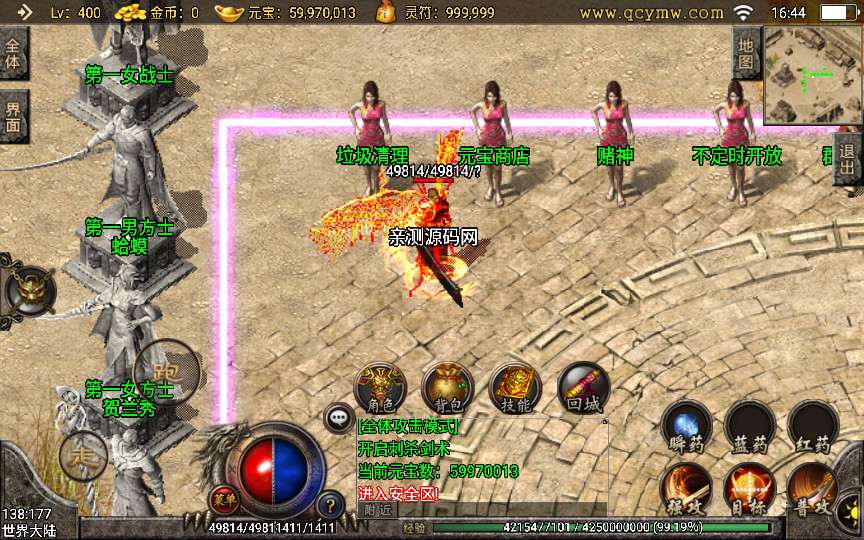The height and width of the screenshot is (540, 864).
Task: Select the 全体 attack mode button
Action: [13, 54]
